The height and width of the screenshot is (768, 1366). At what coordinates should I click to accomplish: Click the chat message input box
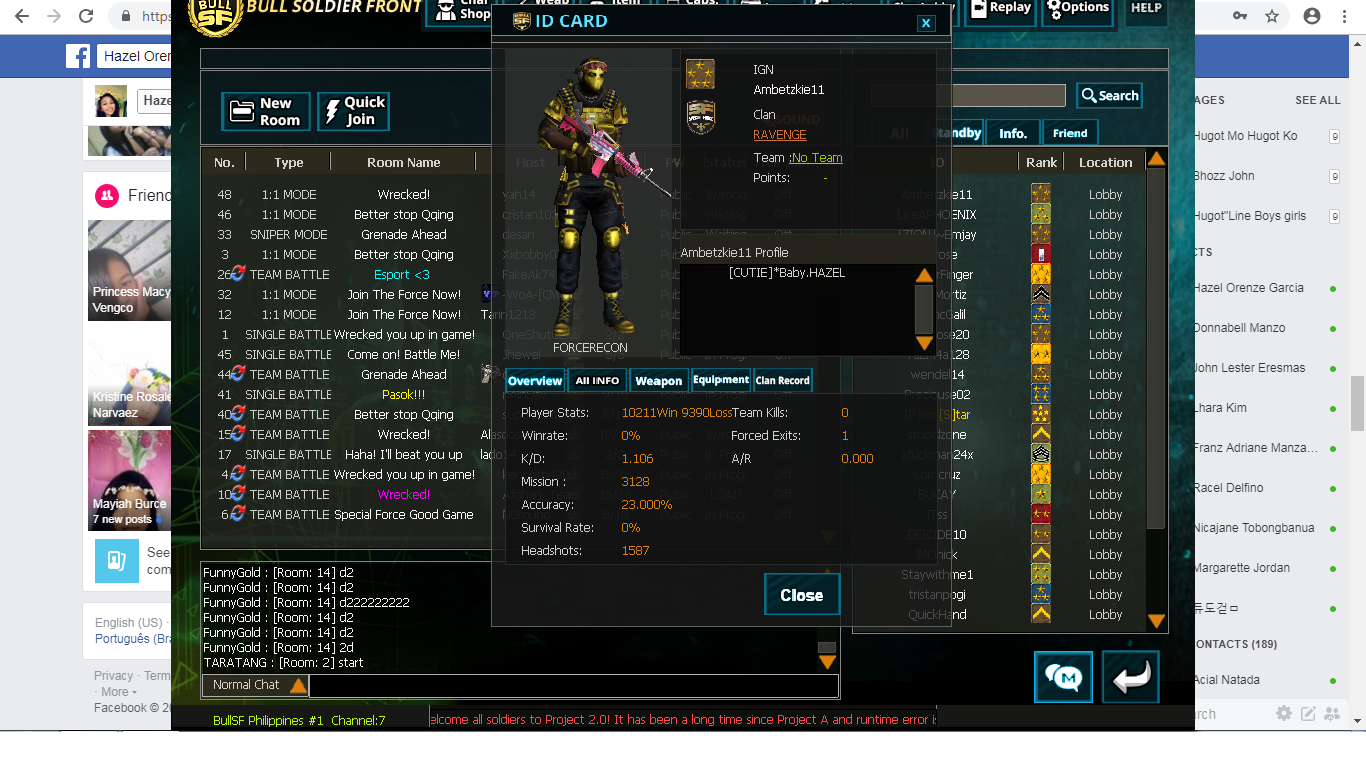573,686
